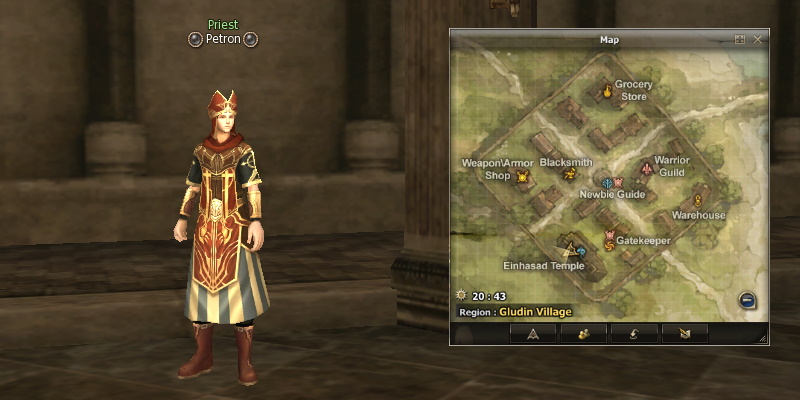
Task: Select the Einhasad Temple marker
Action: click(x=572, y=249)
